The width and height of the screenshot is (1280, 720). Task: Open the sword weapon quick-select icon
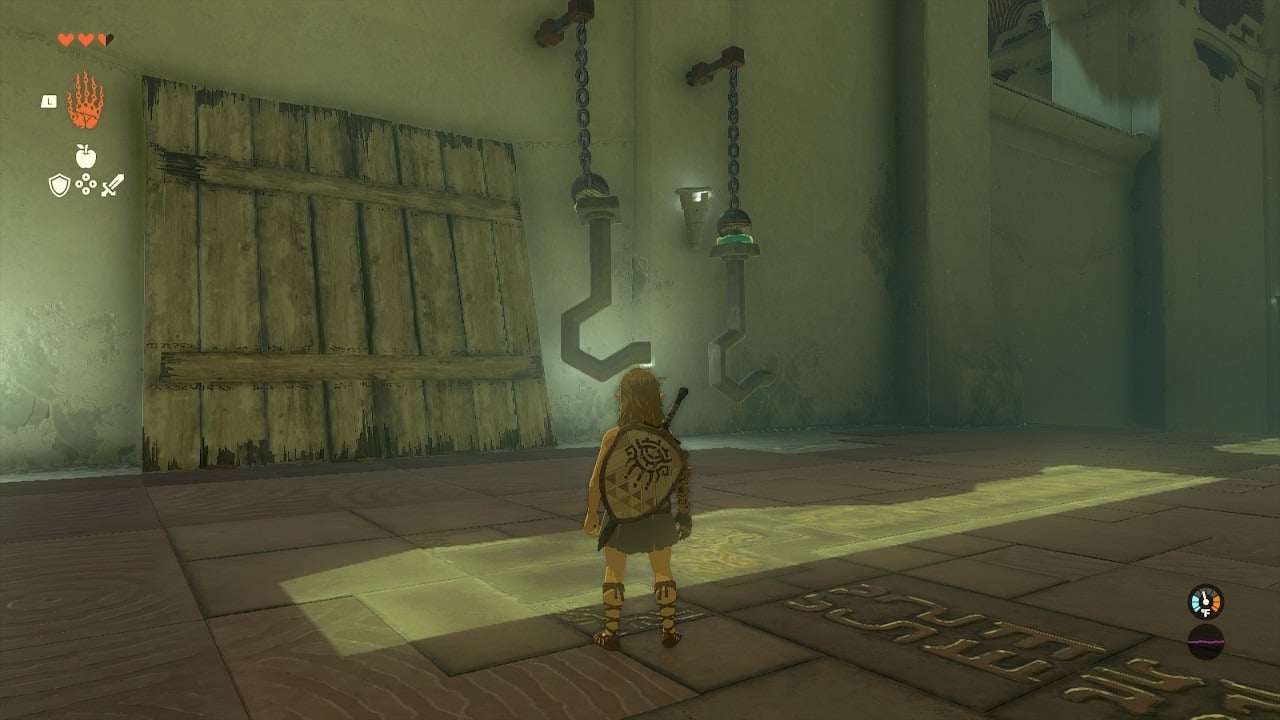click(x=112, y=185)
